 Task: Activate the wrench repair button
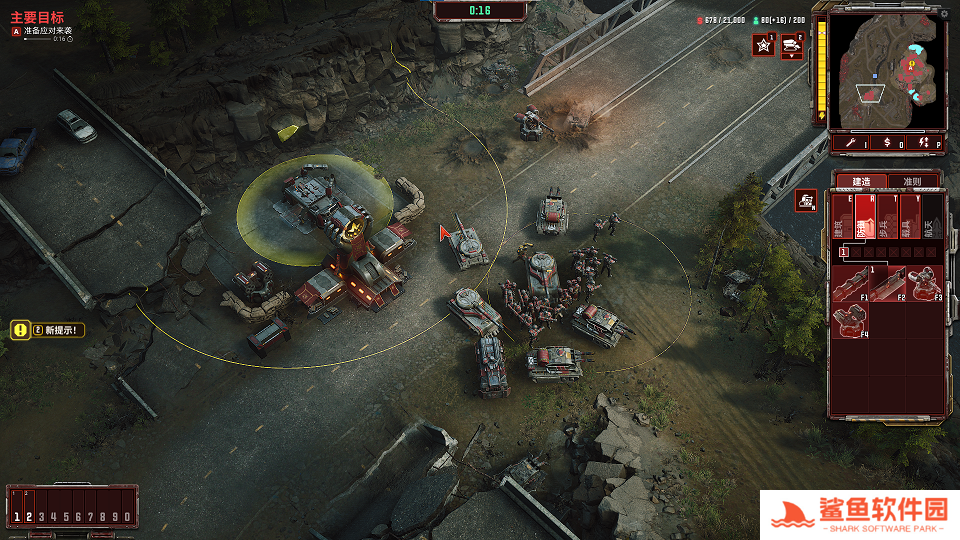click(x=850, y=144)
